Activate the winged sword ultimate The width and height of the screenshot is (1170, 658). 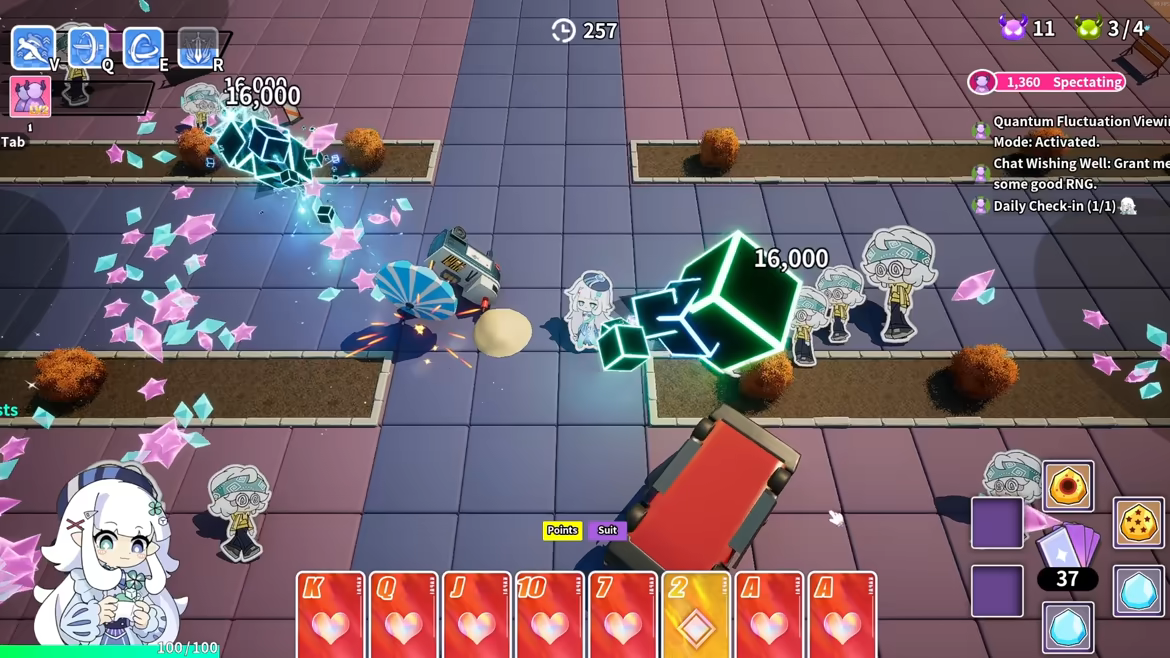198,47
